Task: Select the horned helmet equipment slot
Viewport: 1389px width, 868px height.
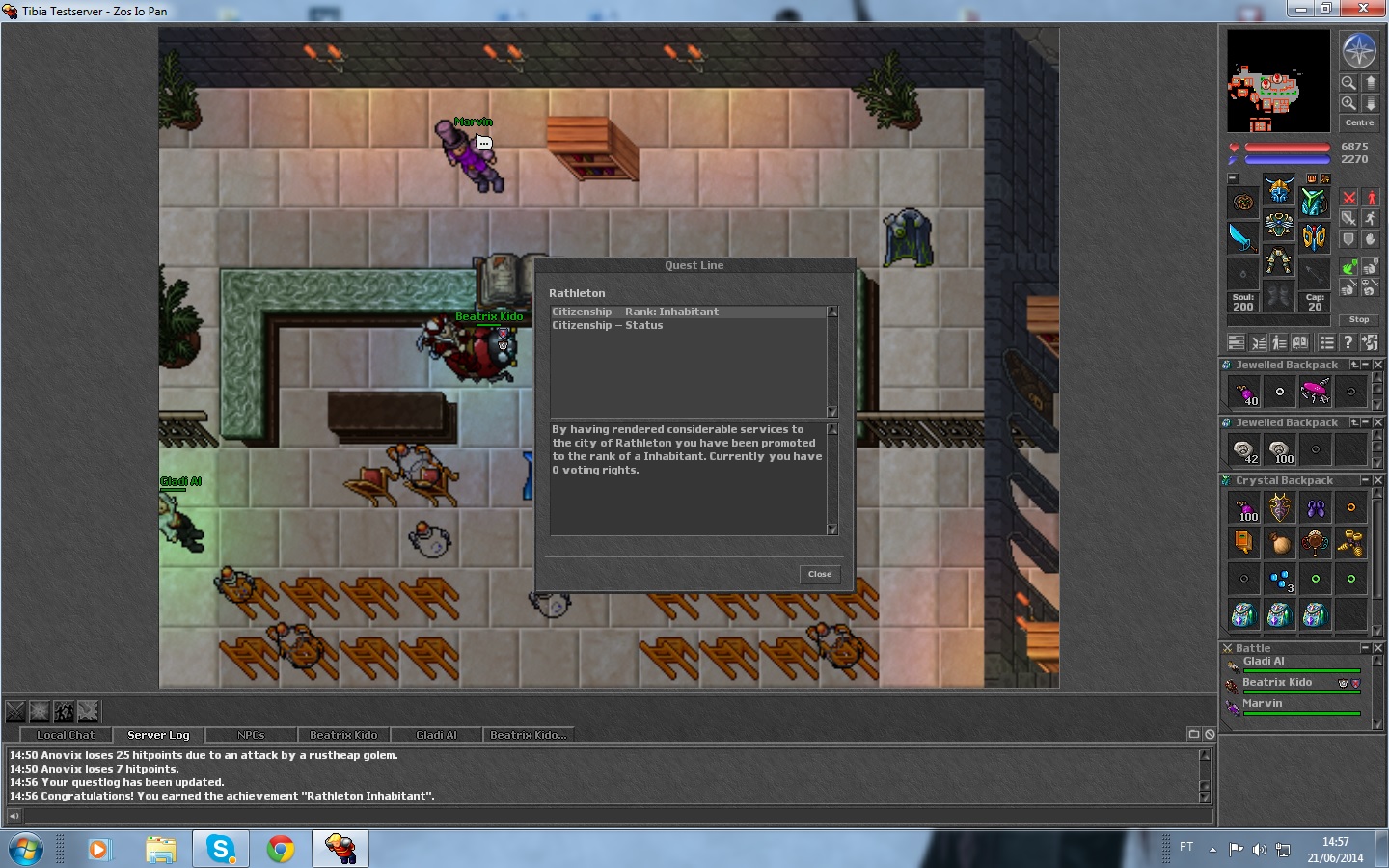Action: pyautogui.click(x=1279, y=190)
